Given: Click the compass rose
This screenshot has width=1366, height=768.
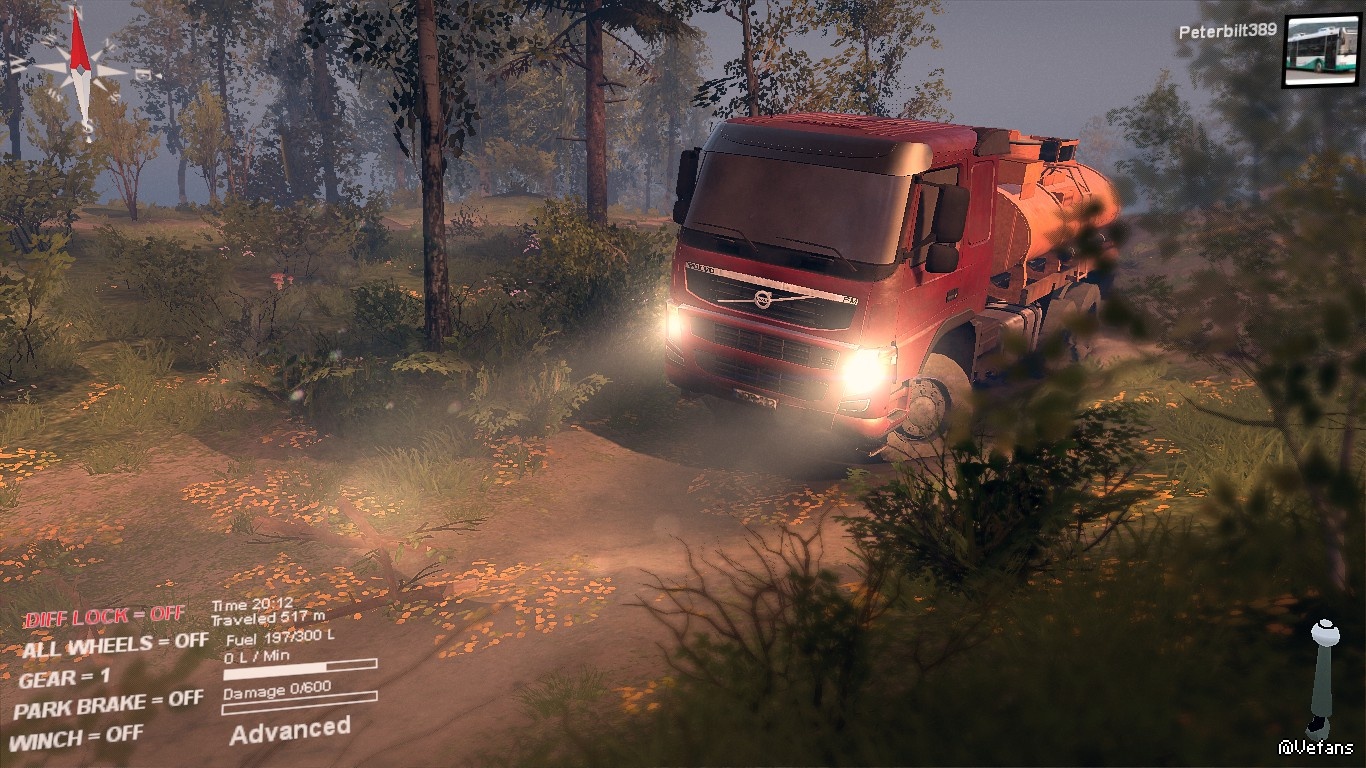Looking at the screenshot, I should [81, 68].
